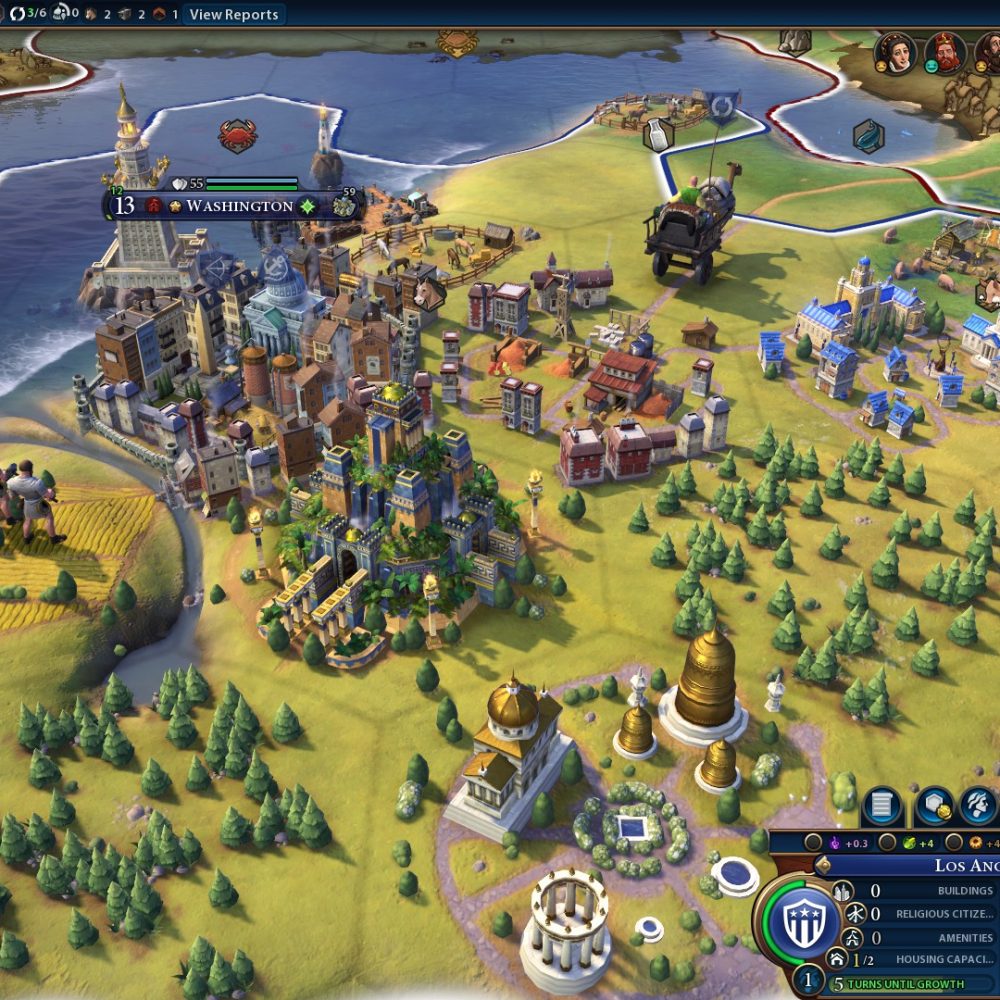Toggle the production yield focus circle
Screen dimensions: 1000x1000
[x=954, y=842]
